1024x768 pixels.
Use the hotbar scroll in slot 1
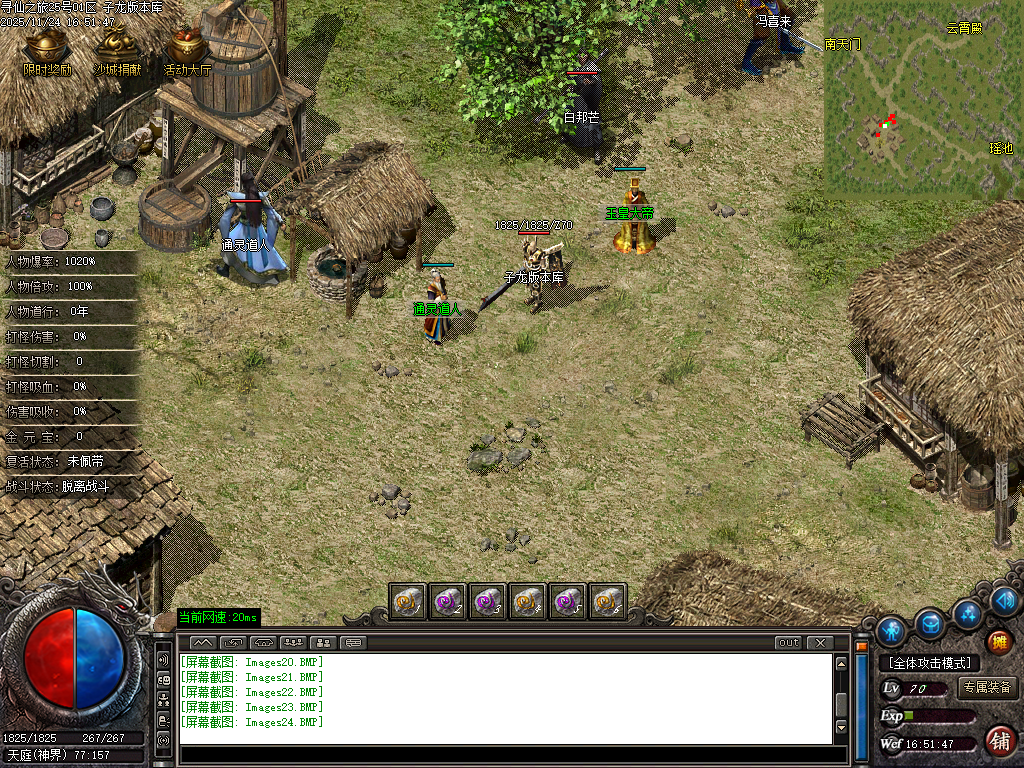click(407, 600)
